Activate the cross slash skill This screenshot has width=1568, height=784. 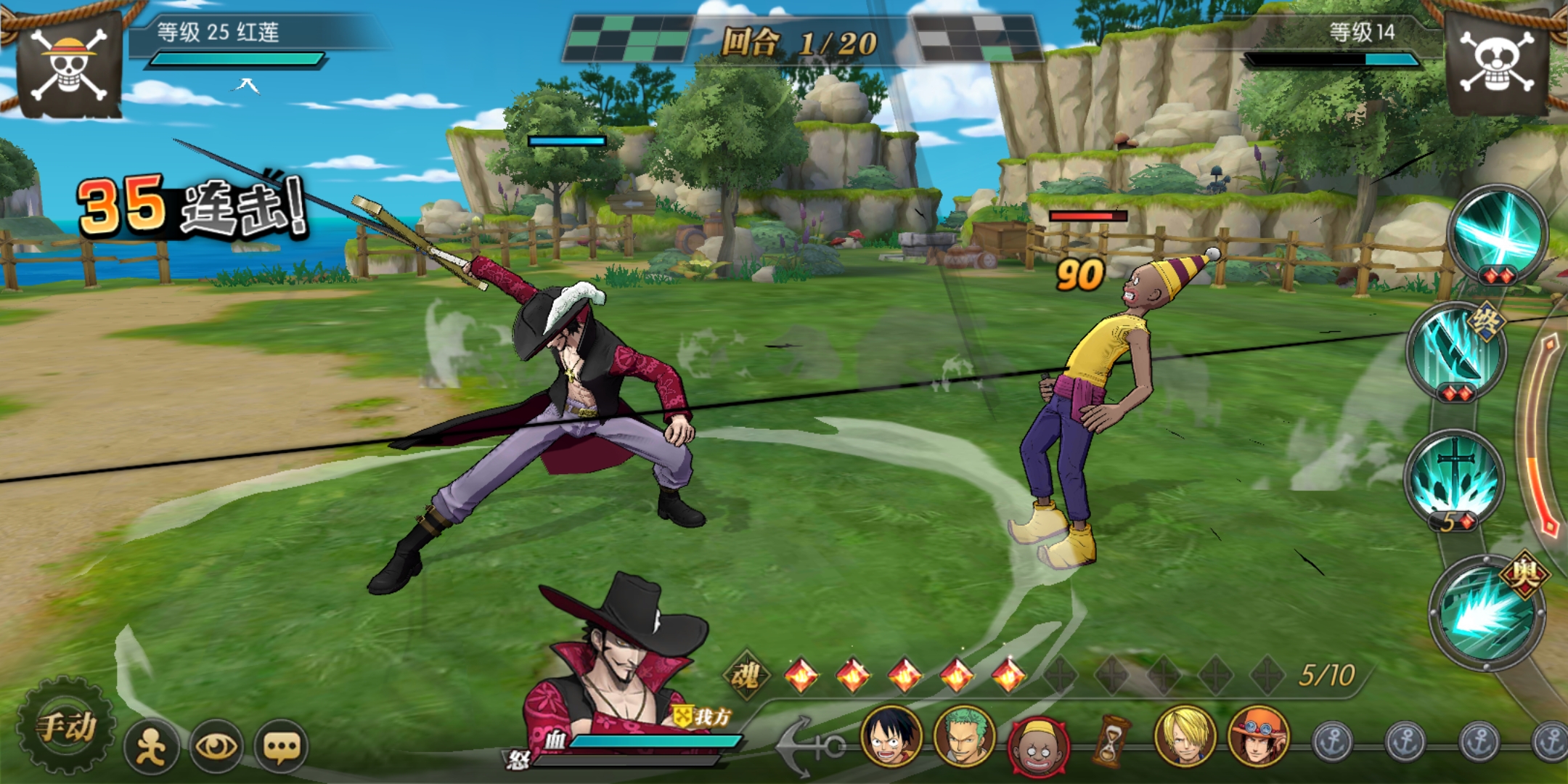pyautogui.click(x=1498, y=232)
